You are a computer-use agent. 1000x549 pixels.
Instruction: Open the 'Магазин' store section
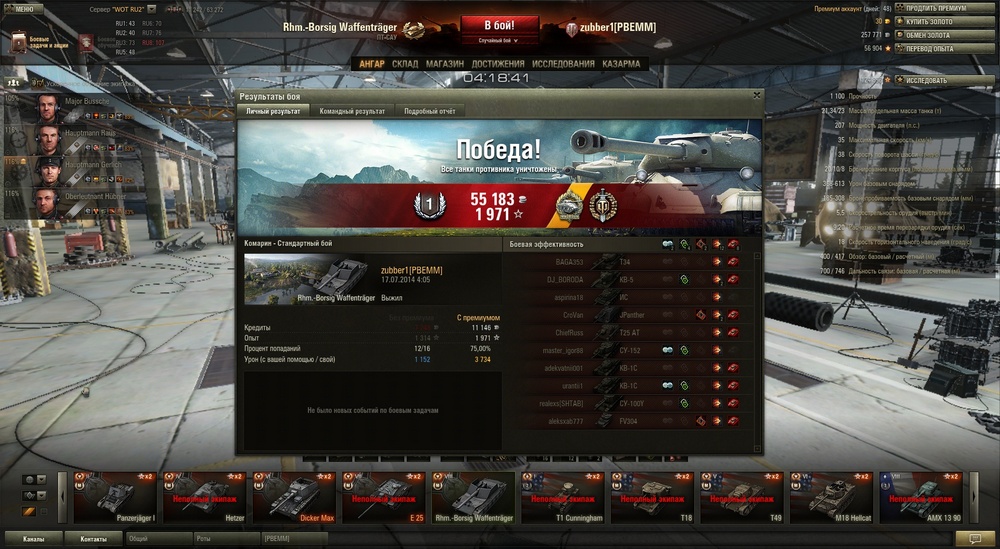[444, 64]
